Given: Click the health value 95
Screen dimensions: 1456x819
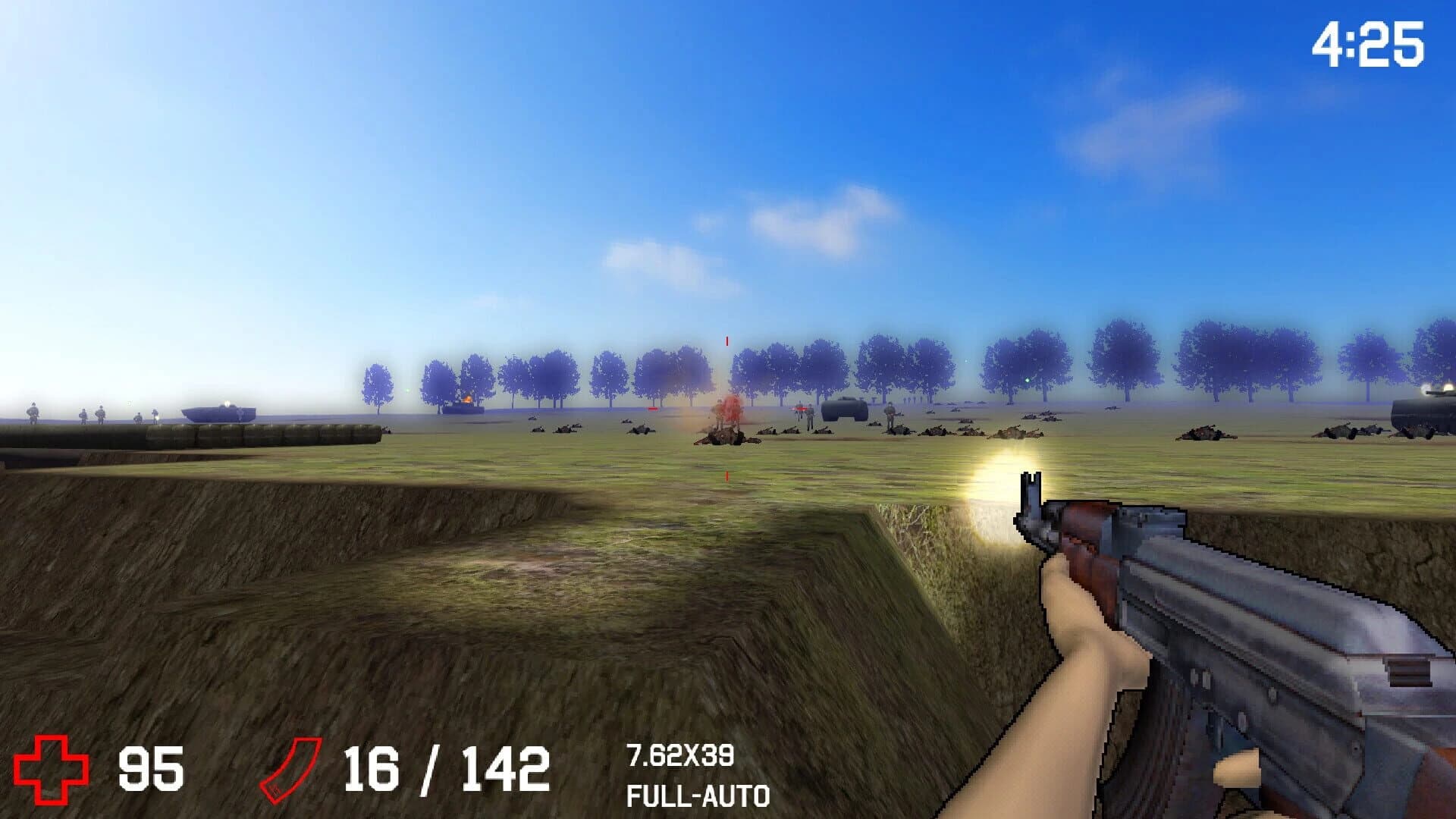Looking at the screenshot, I should pyautogui.click(x=150, y=768).
